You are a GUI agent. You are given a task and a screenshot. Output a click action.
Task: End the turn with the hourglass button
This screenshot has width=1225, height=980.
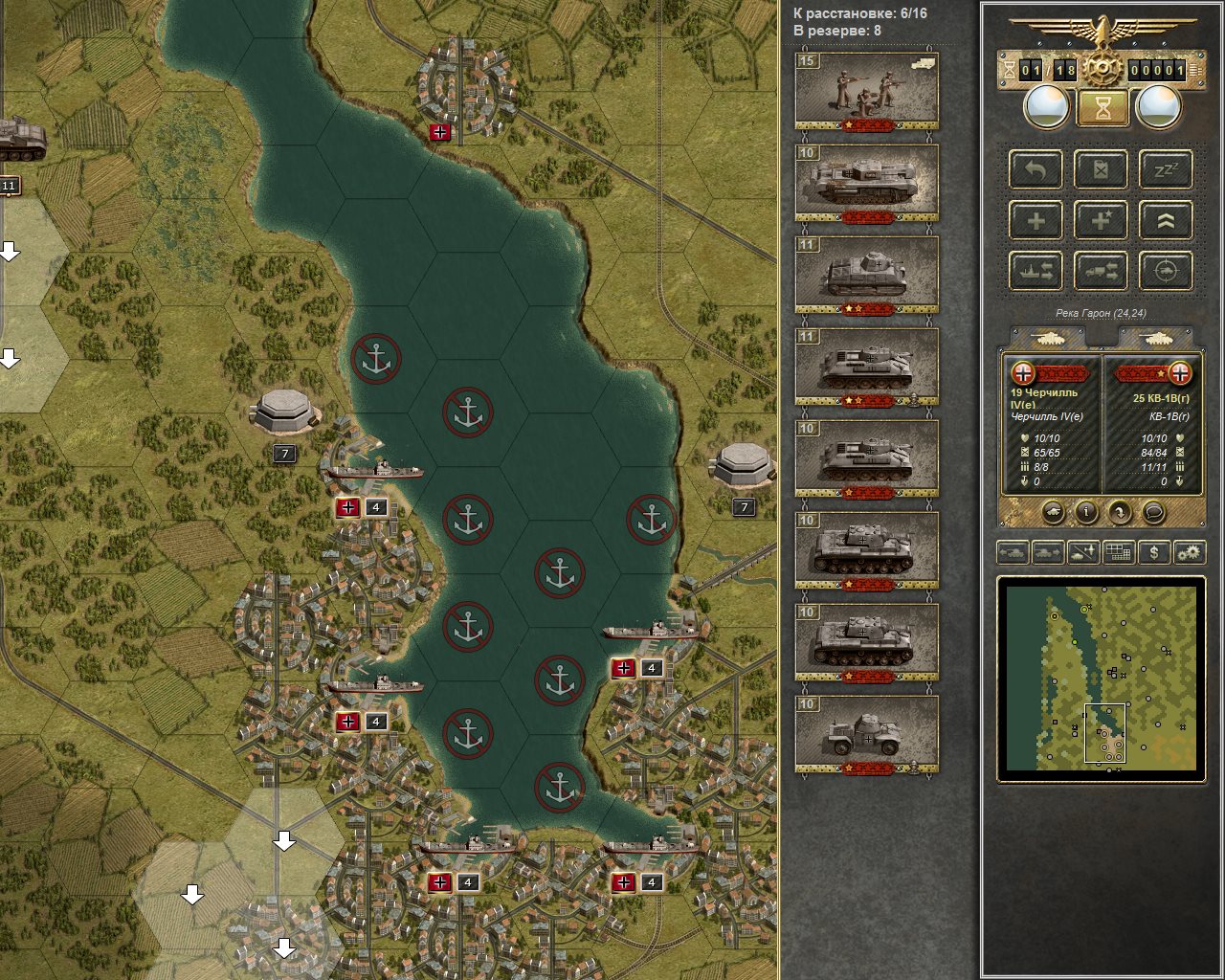coord(1102,107)
